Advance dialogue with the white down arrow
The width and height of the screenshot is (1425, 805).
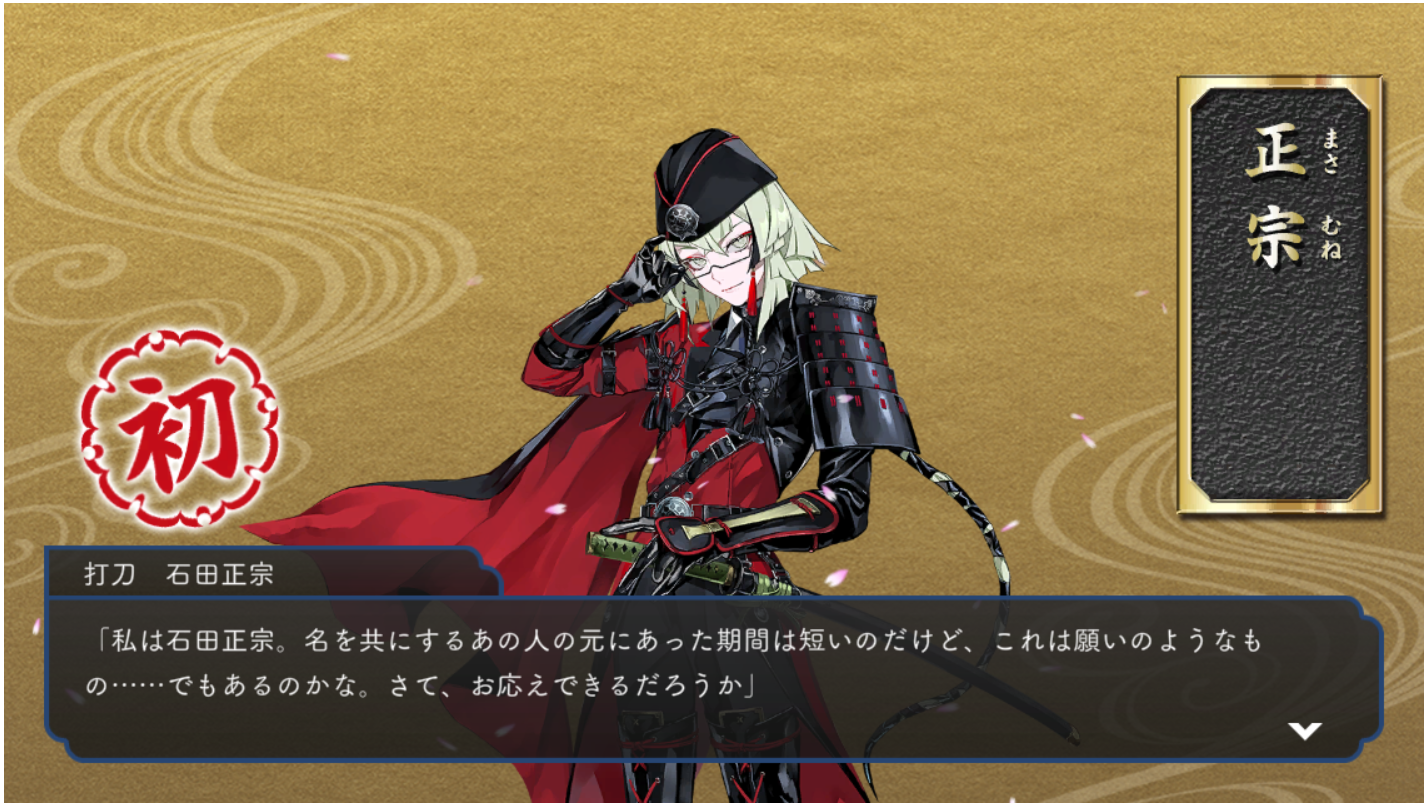(x=1304, y=731)
